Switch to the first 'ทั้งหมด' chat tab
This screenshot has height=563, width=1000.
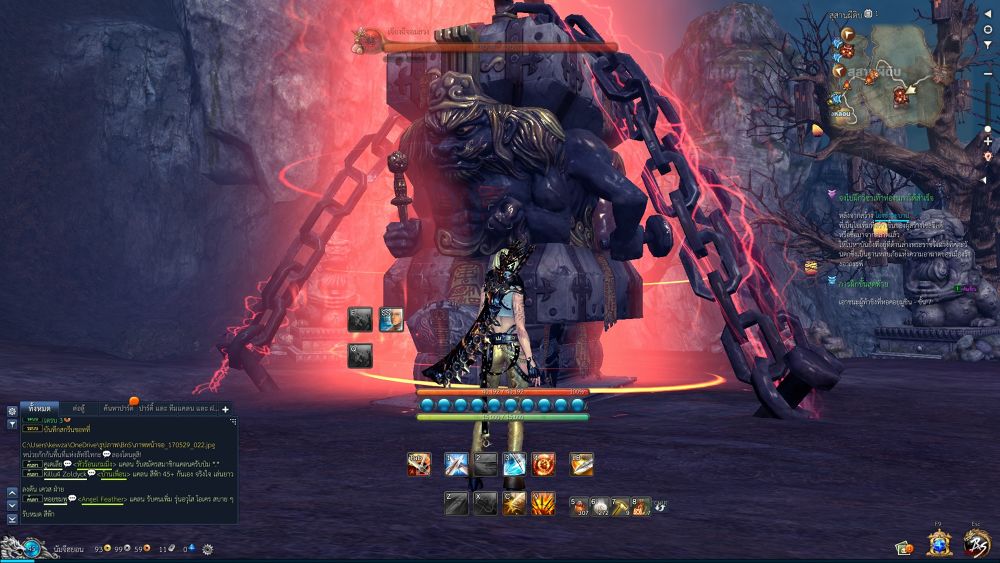click(x=40, y=408)
